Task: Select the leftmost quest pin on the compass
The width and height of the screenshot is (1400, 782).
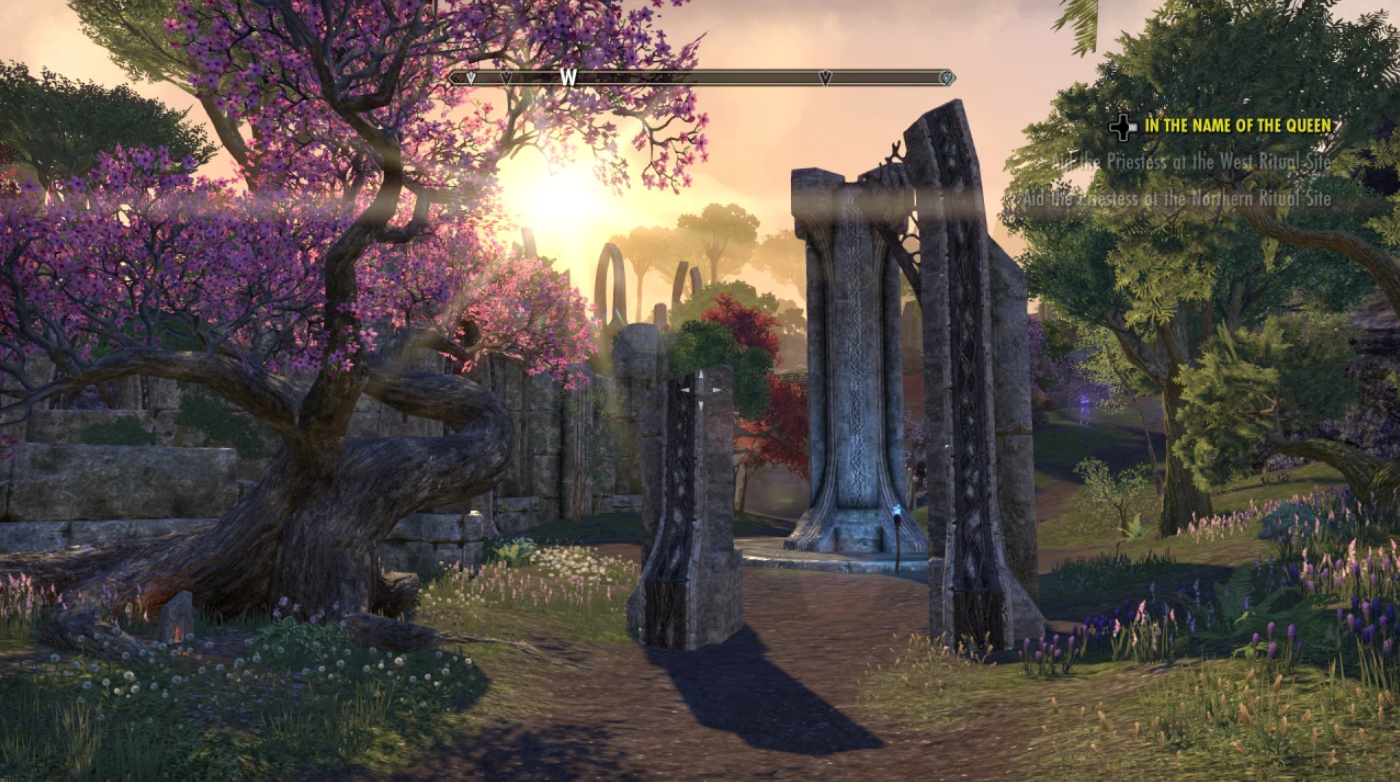Action: (470, 77)
